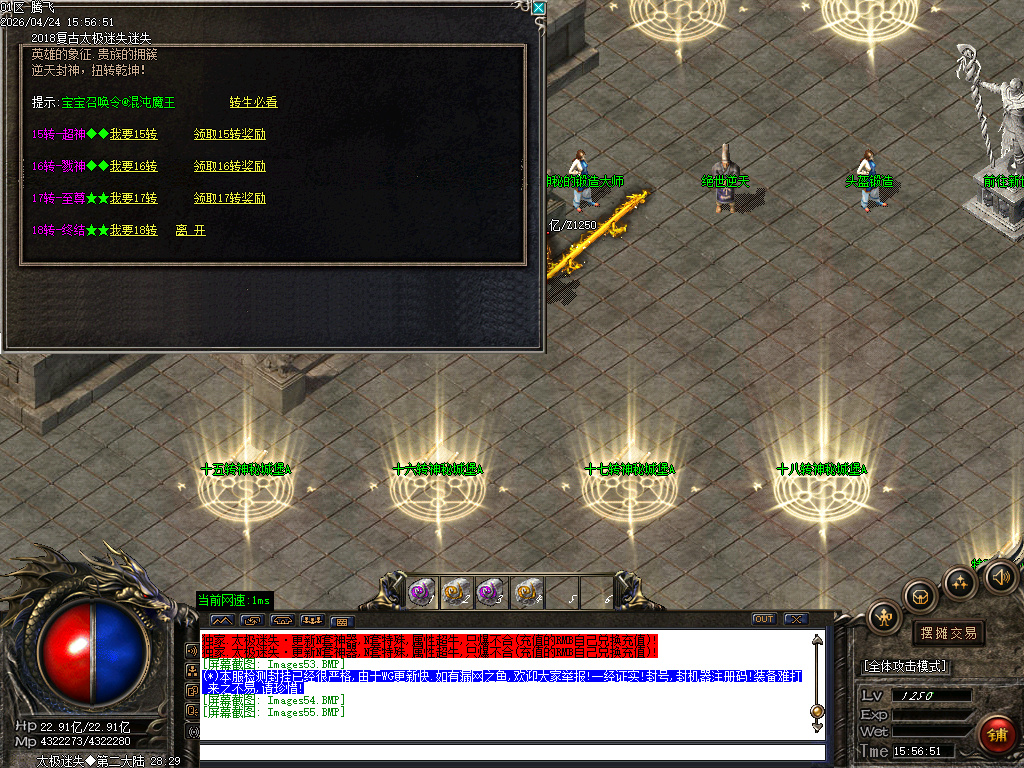Click 离开 to leave the dialog
This screenshot has height=768, width=1024.
click(190, 230)
